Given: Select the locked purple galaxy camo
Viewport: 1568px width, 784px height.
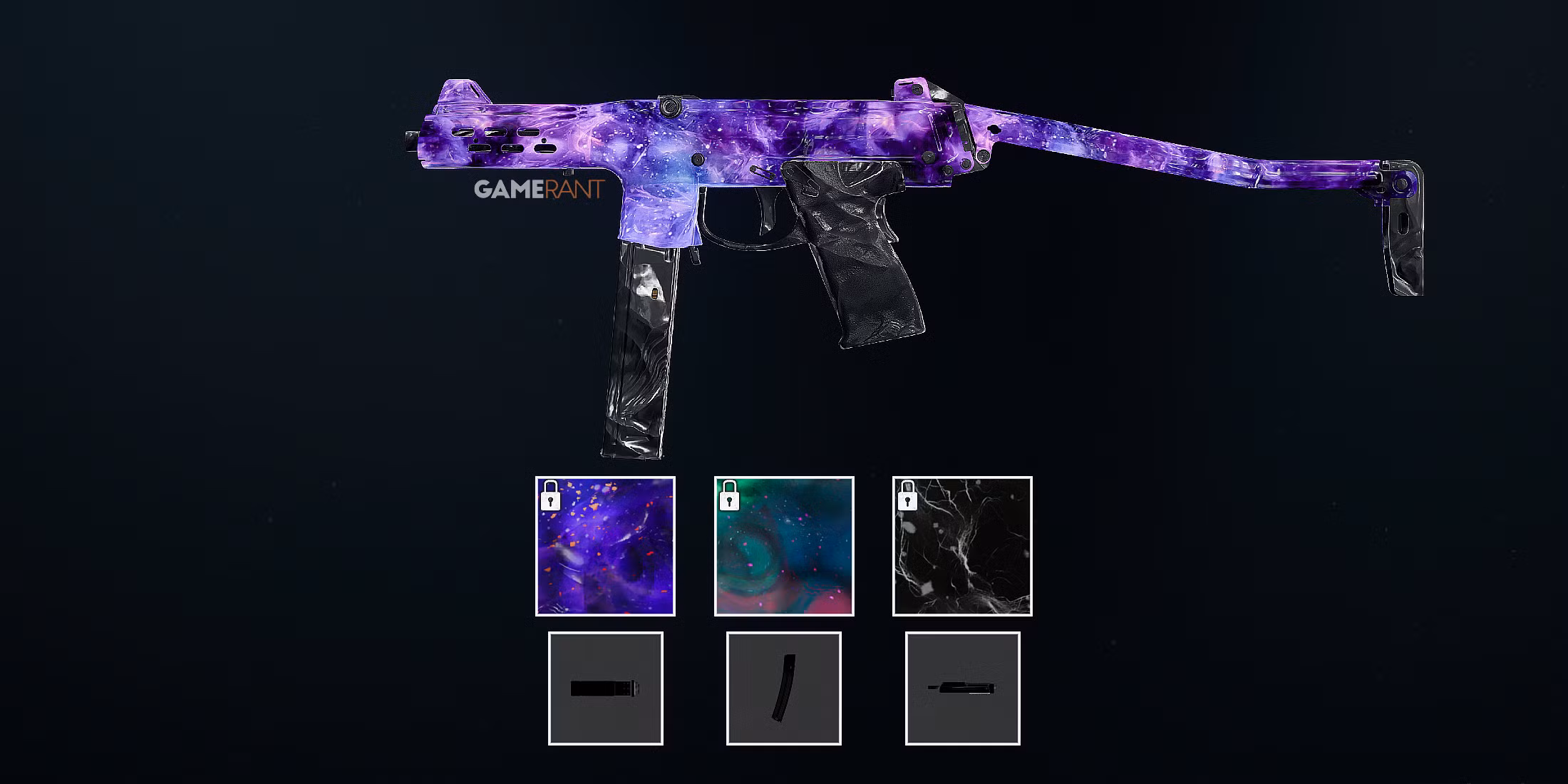Looking at the screenshot, I should pos(605,546).
